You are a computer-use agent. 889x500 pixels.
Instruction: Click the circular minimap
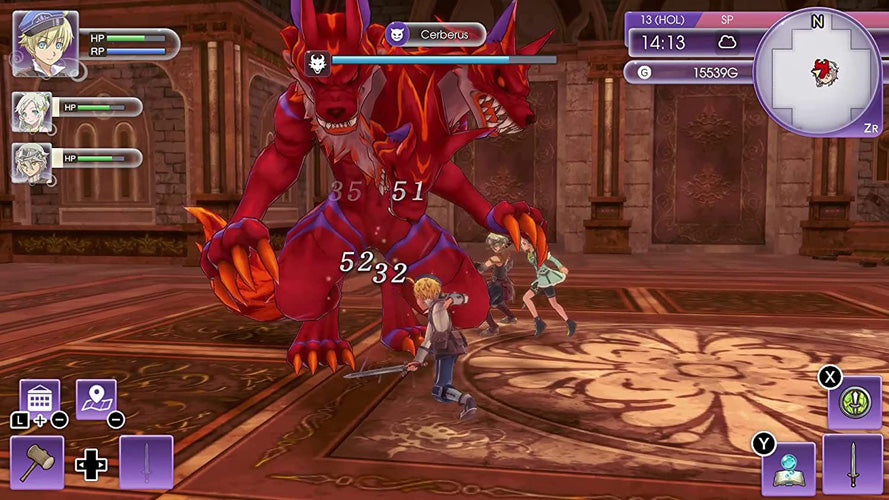point(817,71)
